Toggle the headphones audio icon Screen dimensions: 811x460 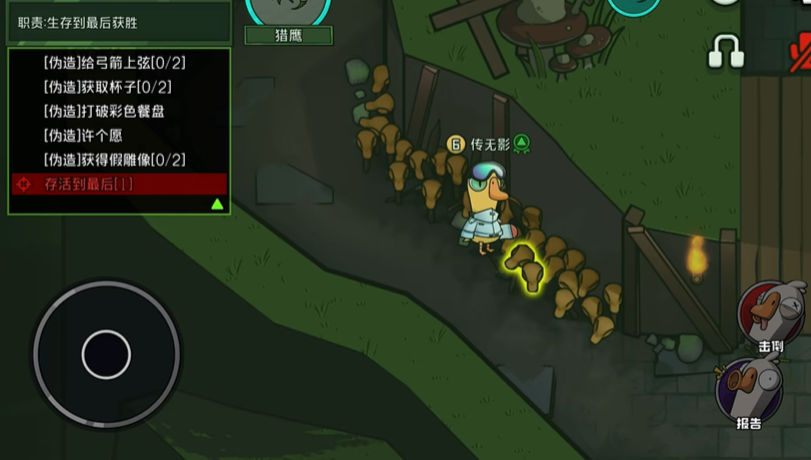coord(726,51)
